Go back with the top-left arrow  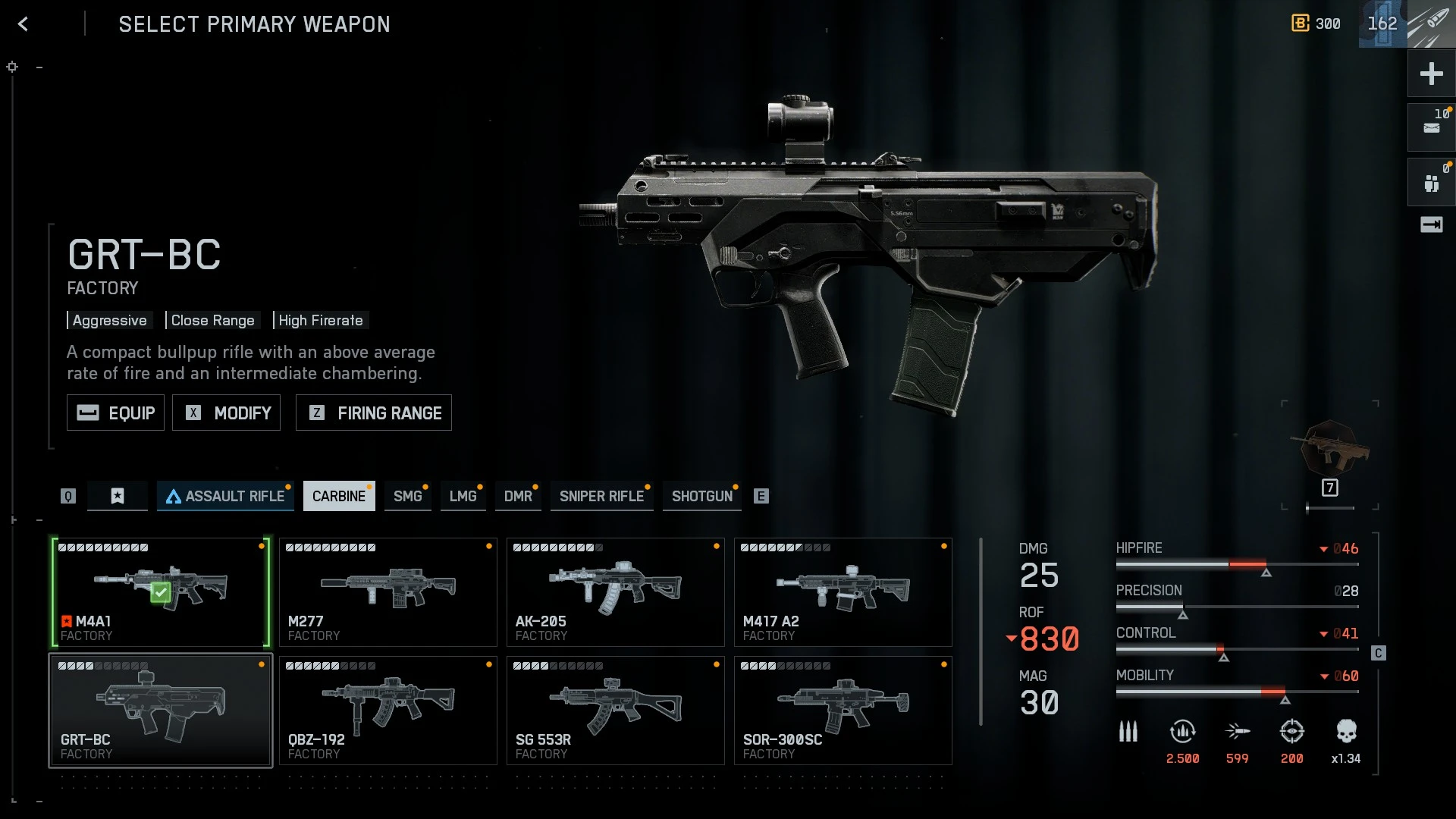[x=24, y=24]
